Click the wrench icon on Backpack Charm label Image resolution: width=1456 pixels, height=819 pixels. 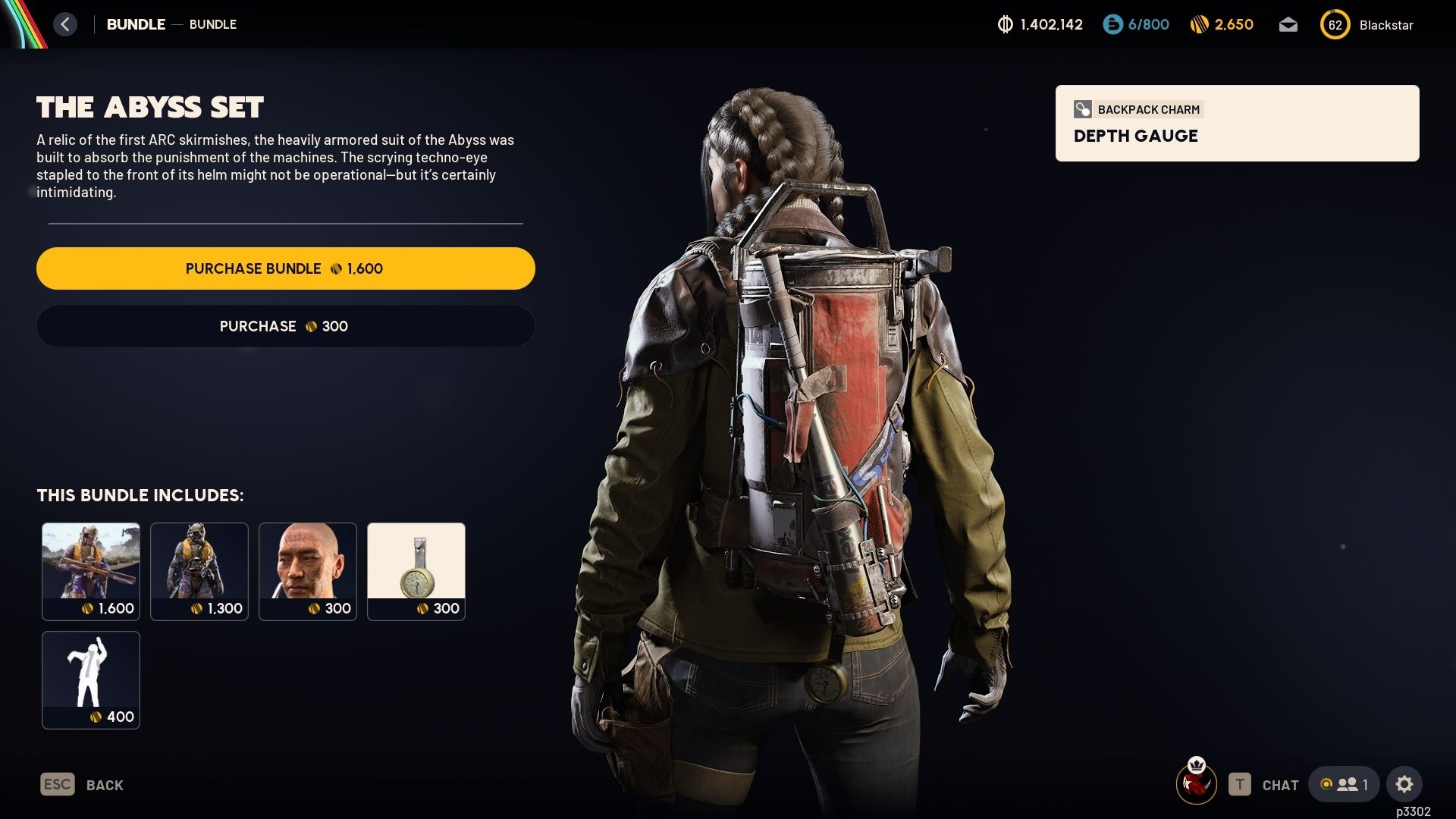click(1083, 109)
